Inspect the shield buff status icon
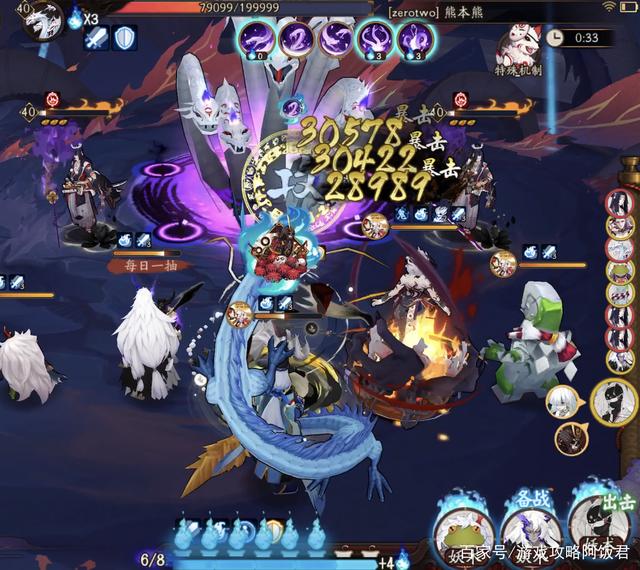Image resolution: width=640 pixels, height=570 pixels. 125,39
